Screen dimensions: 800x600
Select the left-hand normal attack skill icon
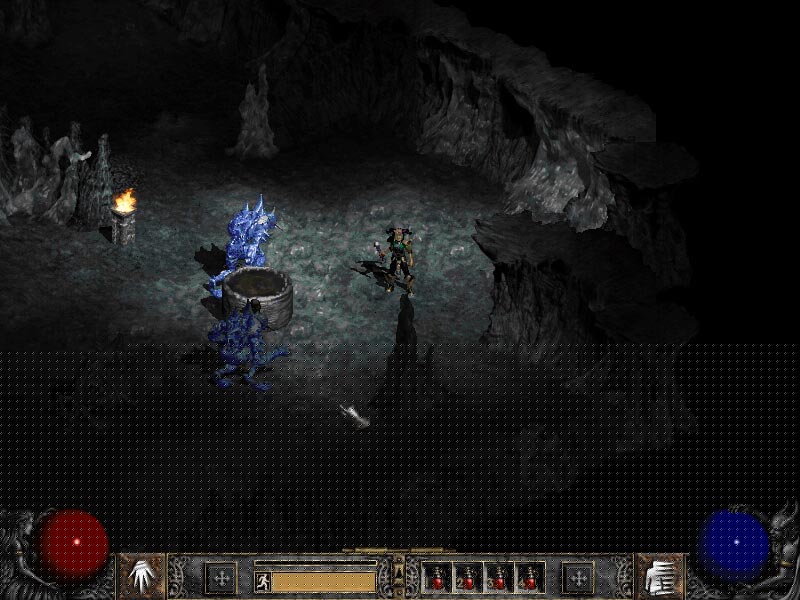[x=141, y=577]
